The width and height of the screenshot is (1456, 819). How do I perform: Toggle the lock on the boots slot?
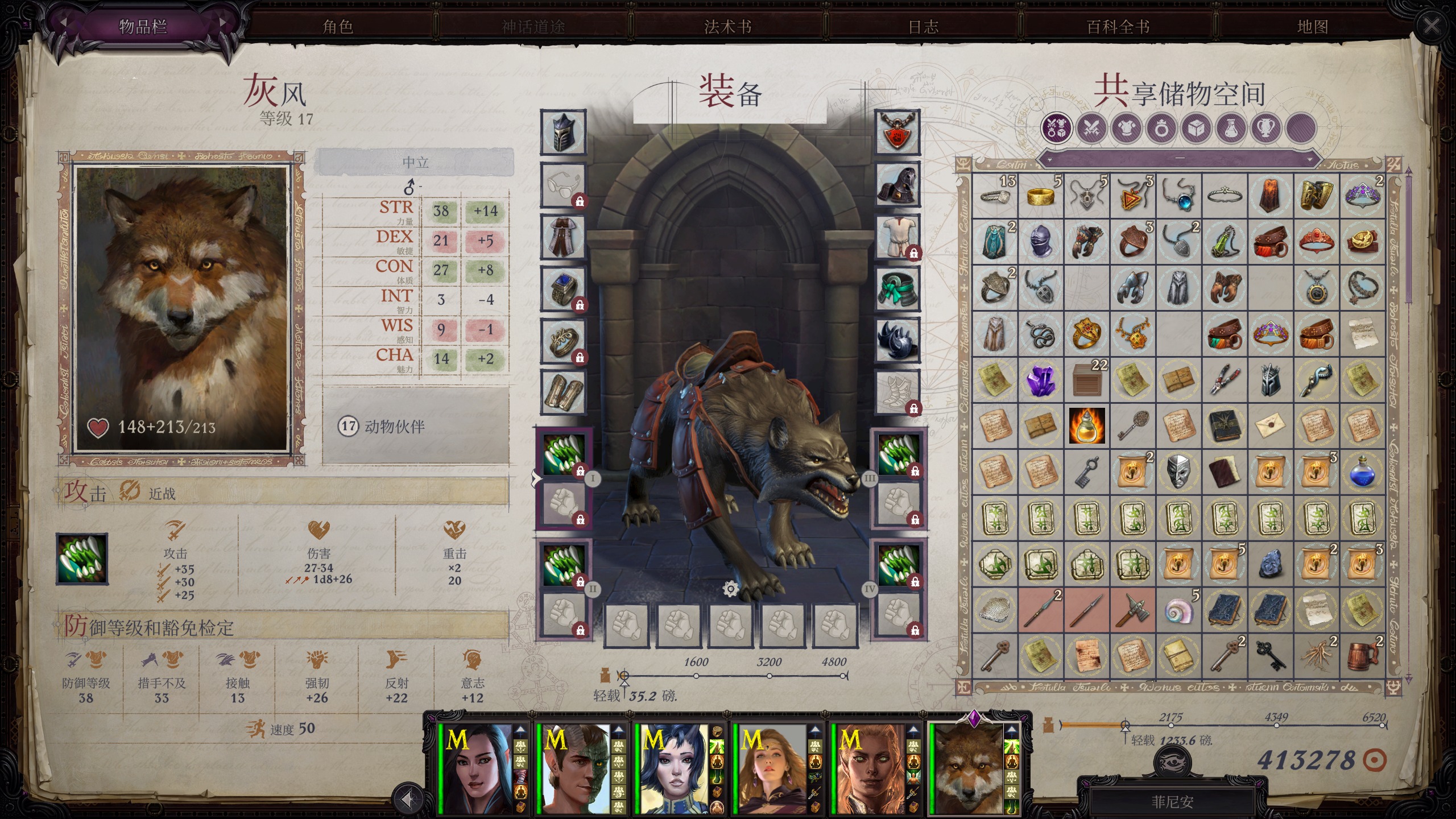tap(913, 408)
